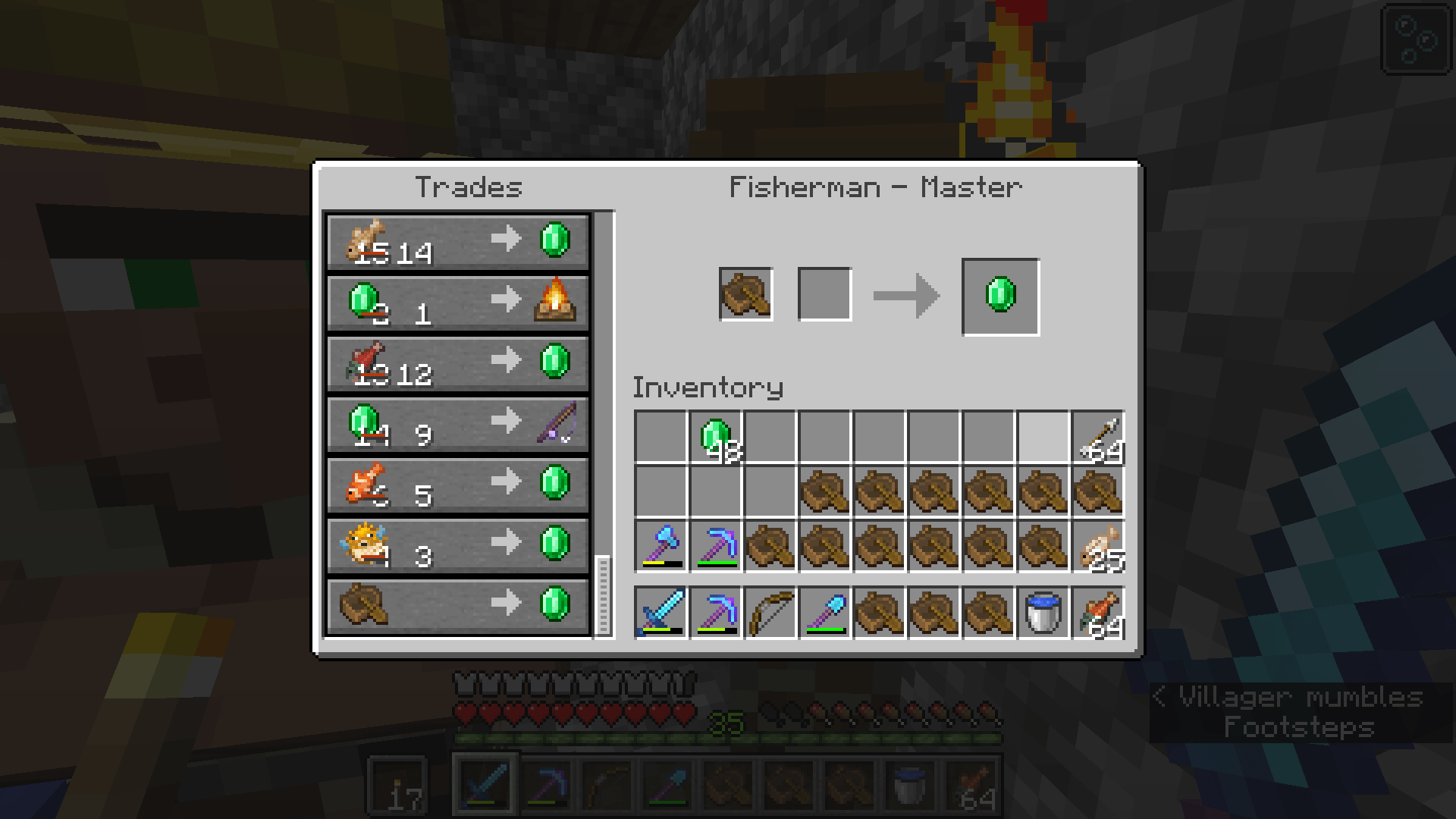Take the oak boat from the trade input slot
The image size is (1456, 819).
pyautogui.click(x=746, y=295)
